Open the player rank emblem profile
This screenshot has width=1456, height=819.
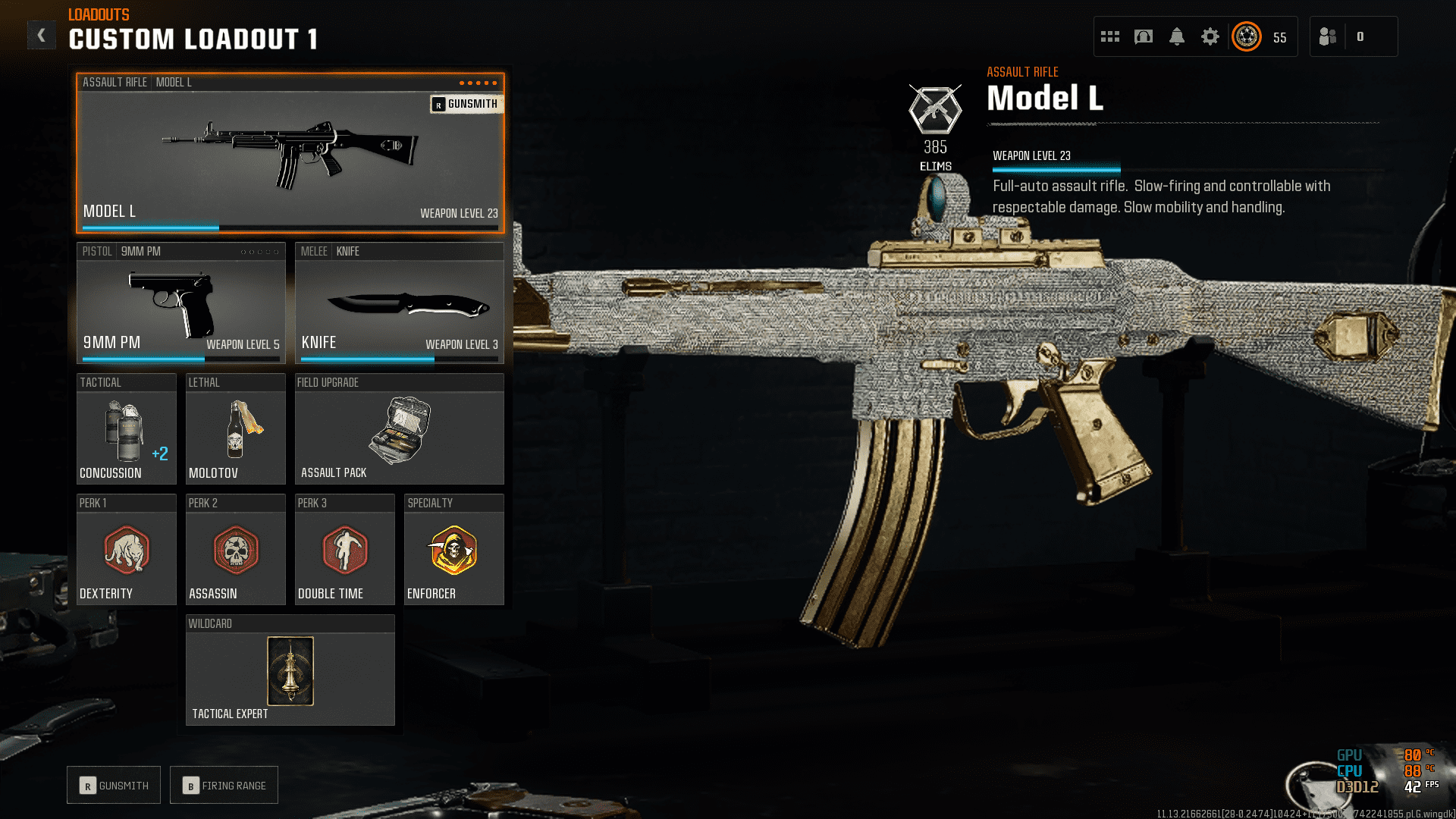[x=1247, y=36]
